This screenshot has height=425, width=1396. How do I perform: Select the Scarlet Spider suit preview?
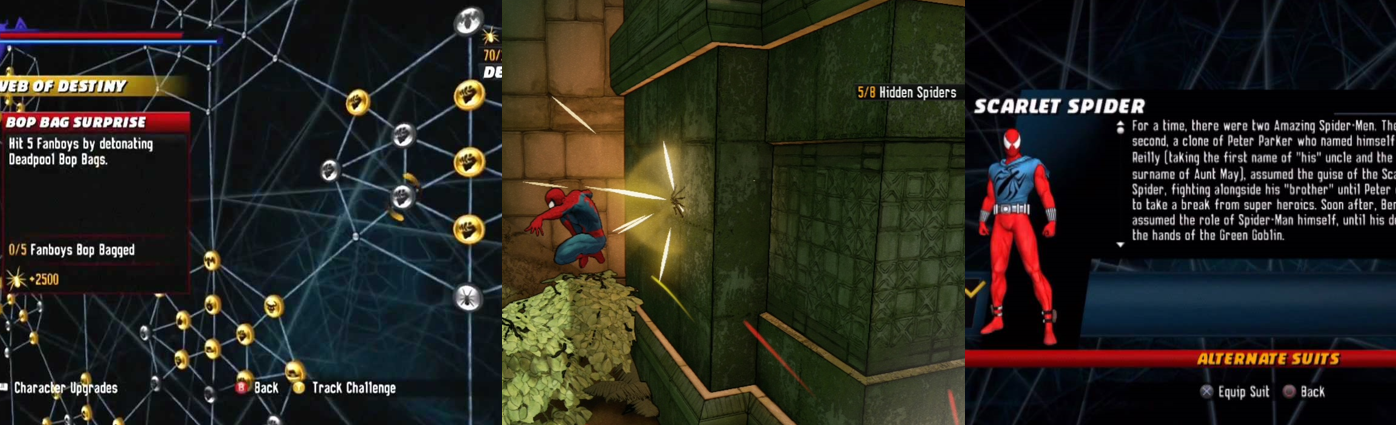pos(1019,230)
